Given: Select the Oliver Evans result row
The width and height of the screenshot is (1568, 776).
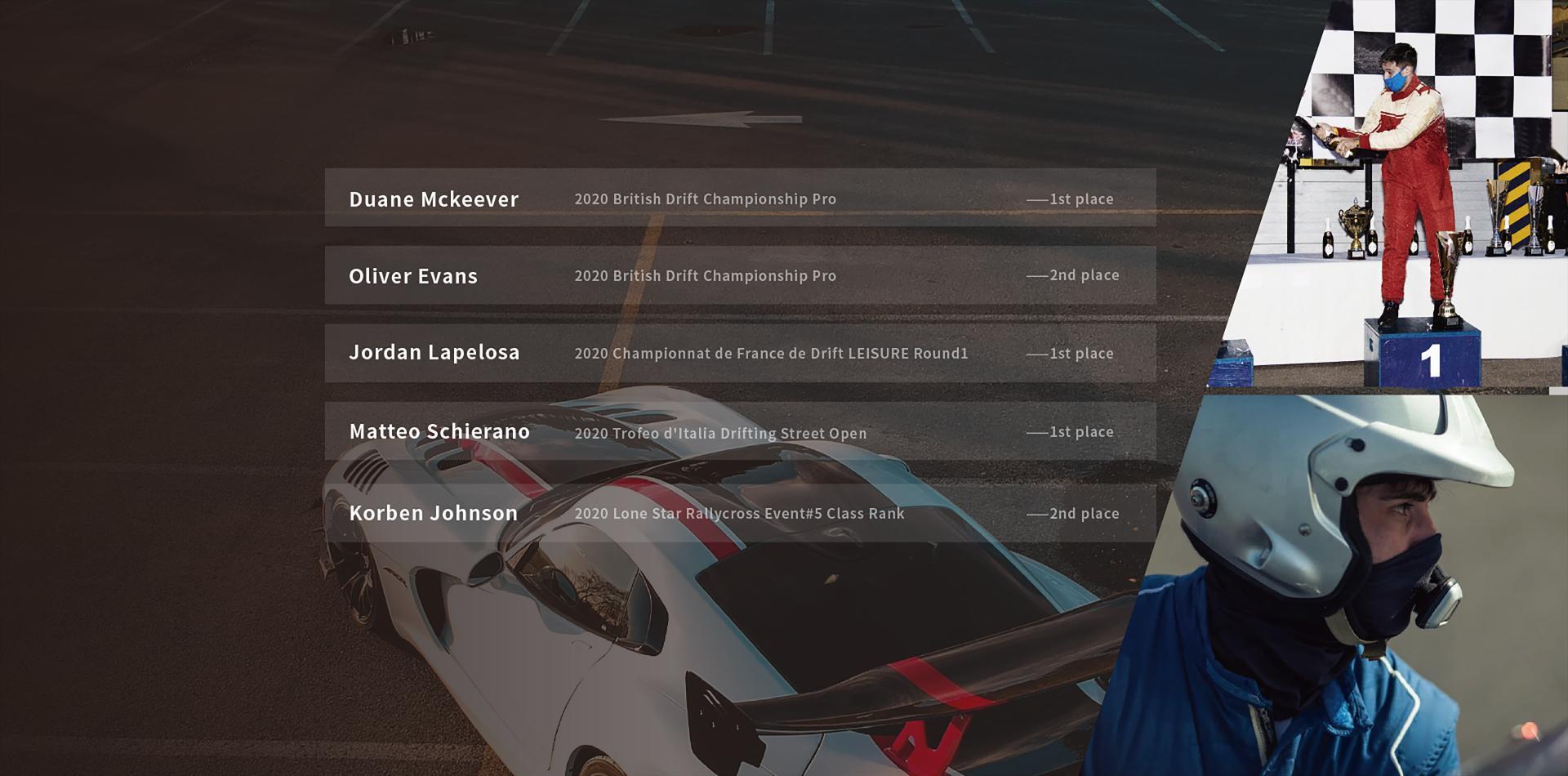Looking at the screenshot, I should [x=740, y=275].
